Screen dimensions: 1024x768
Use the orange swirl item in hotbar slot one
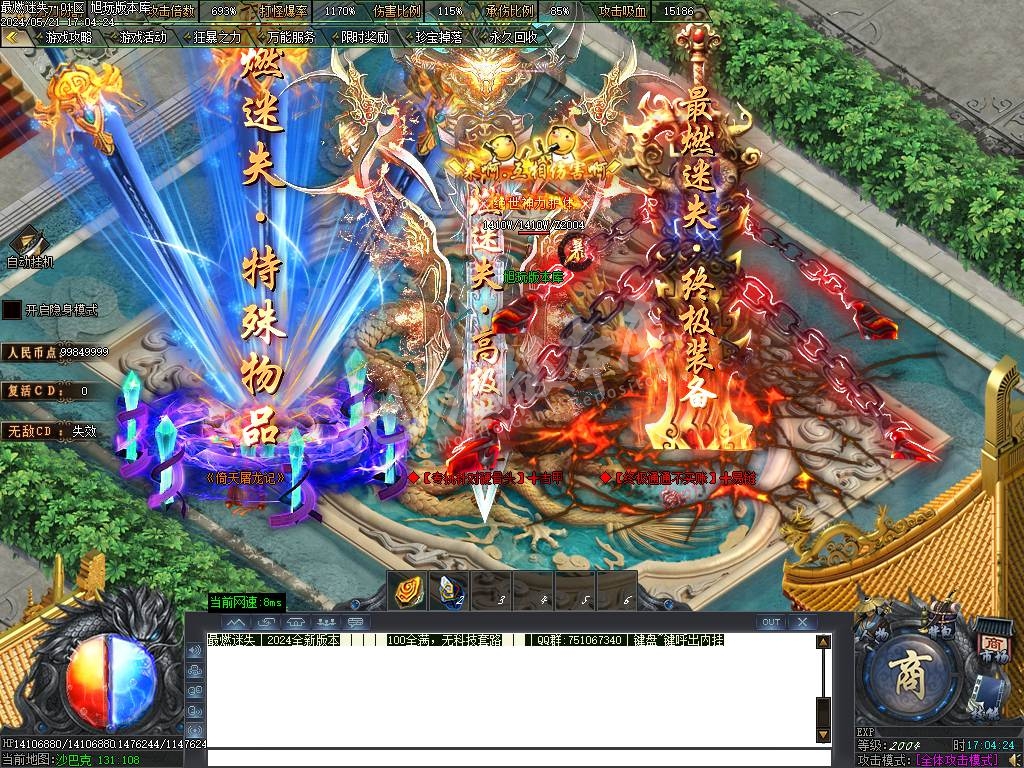408,590
